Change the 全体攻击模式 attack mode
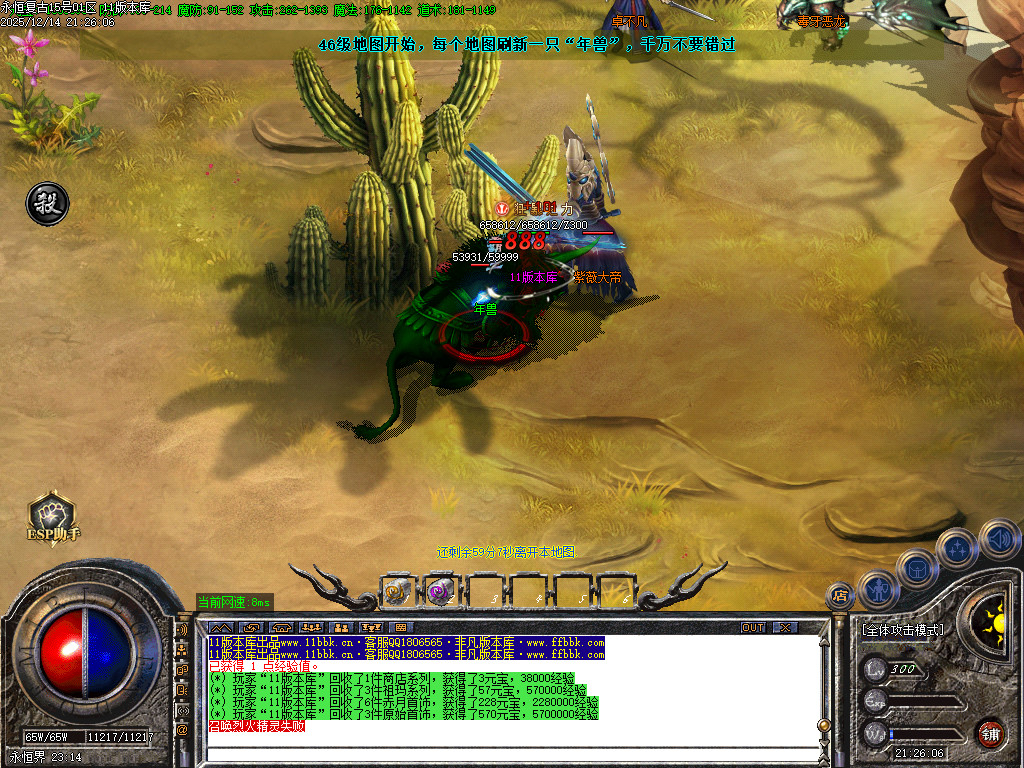Screen dimensions: 1024x768 (x=902, y=630)
